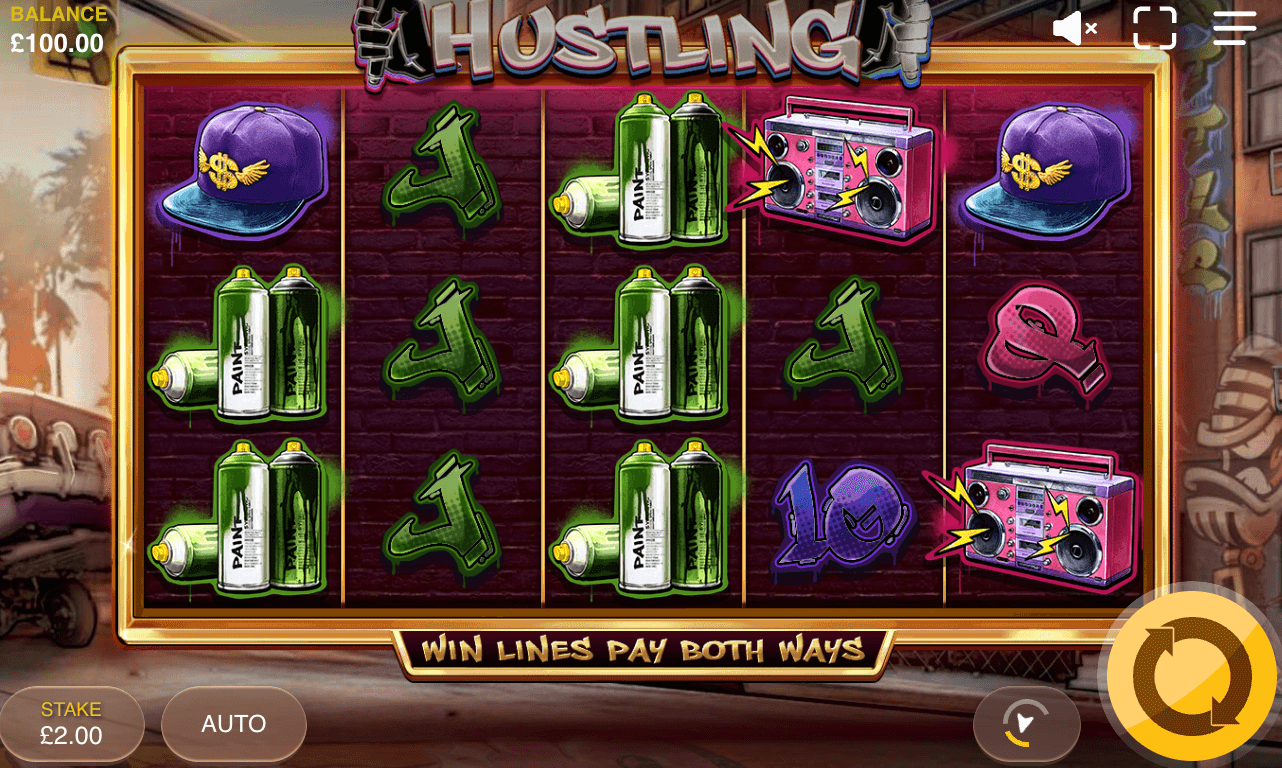Expand the game options via menu lines
Viewport: 1282px width, 768px height.
[x=1233, y=28]
